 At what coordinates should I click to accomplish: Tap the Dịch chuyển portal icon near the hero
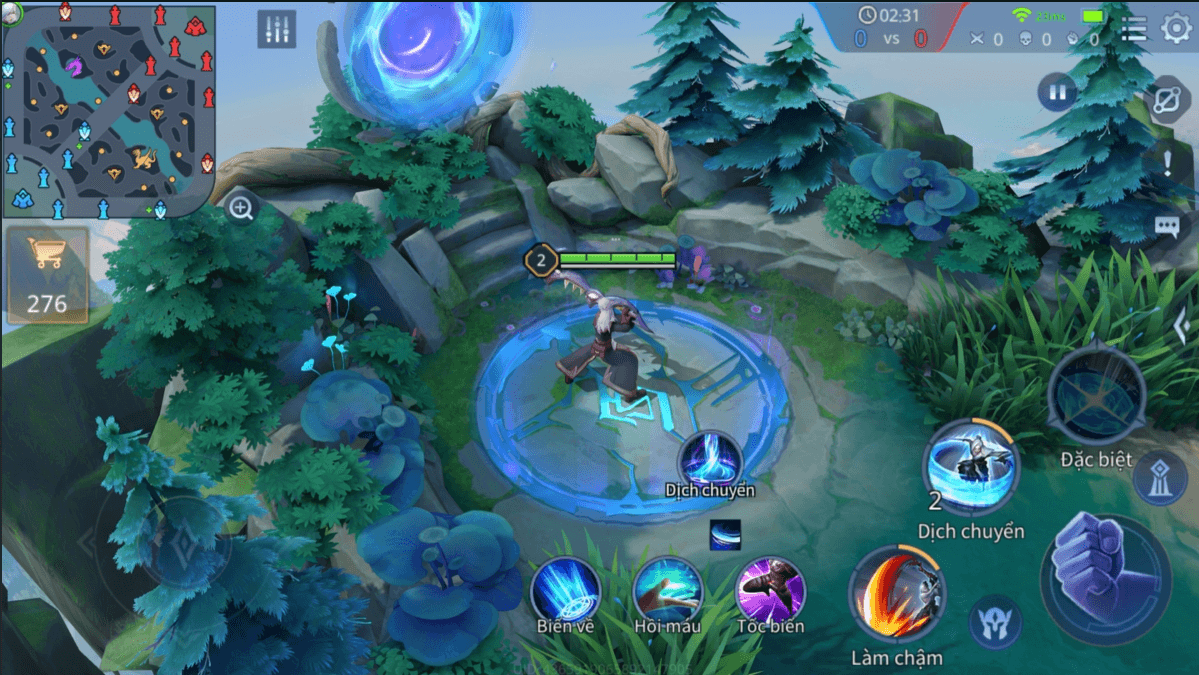pos(710,460)
